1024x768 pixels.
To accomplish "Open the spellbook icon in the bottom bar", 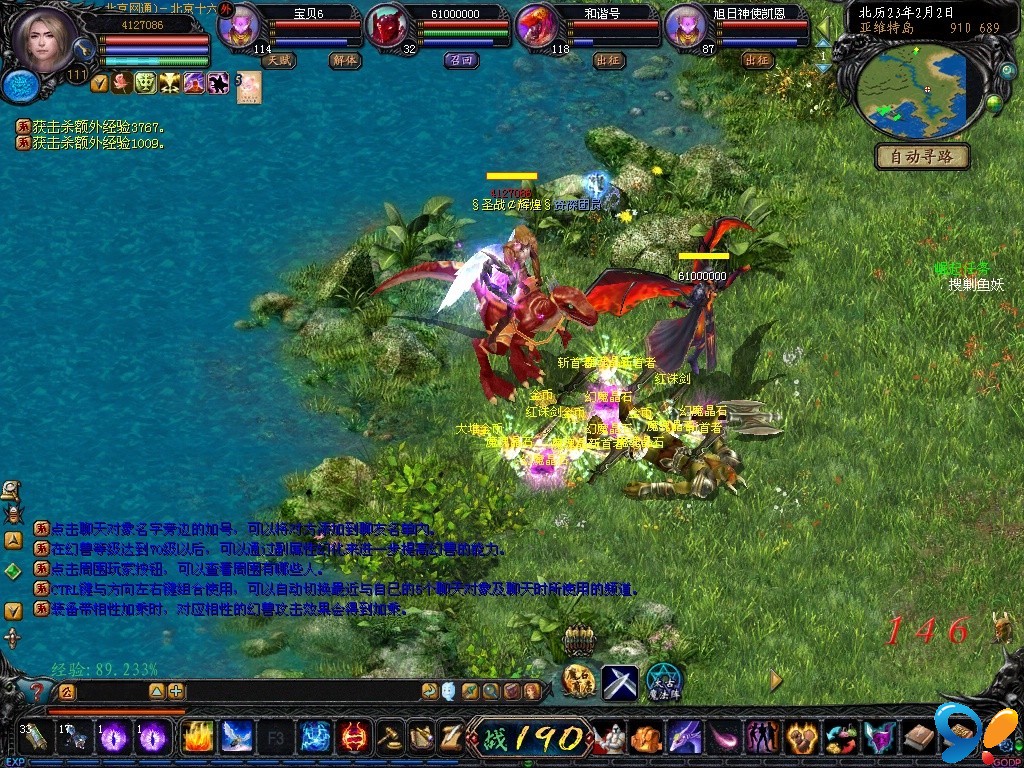I will click(x=919, y=738).
